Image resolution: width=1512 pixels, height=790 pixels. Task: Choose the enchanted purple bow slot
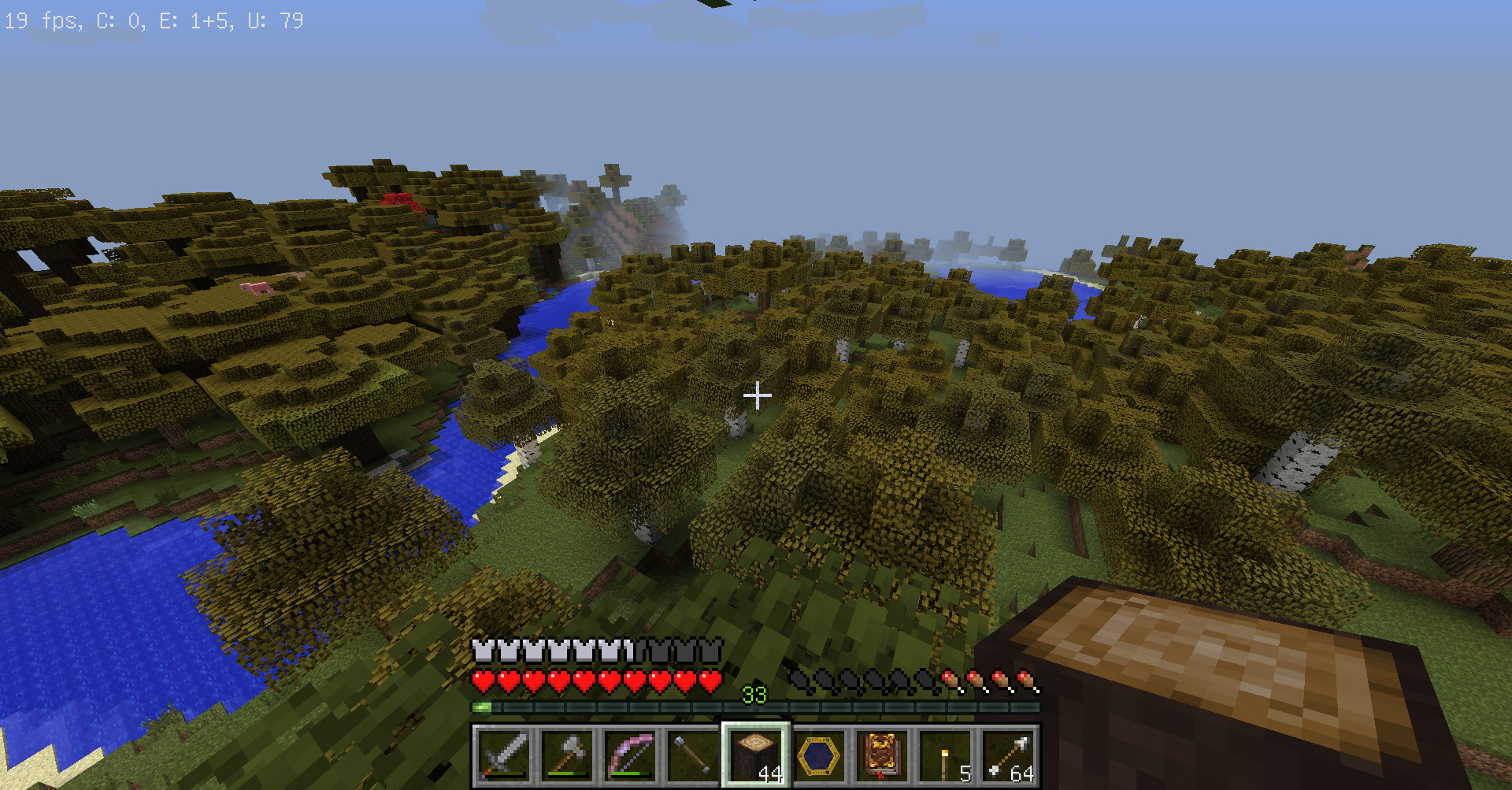click(x=630, y=756)
